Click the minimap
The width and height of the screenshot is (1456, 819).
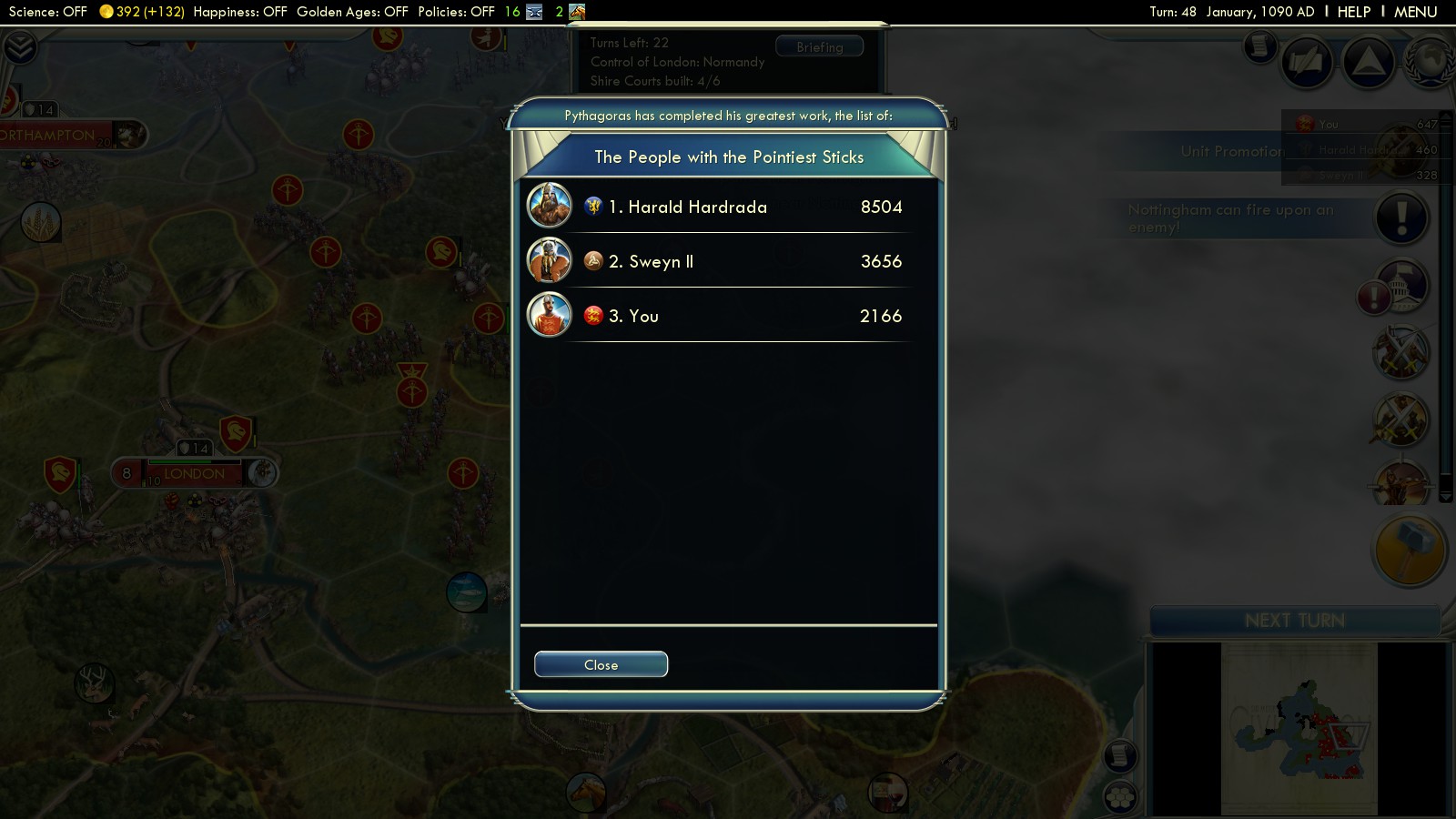pyautogui.click(x=1299, y=728)
